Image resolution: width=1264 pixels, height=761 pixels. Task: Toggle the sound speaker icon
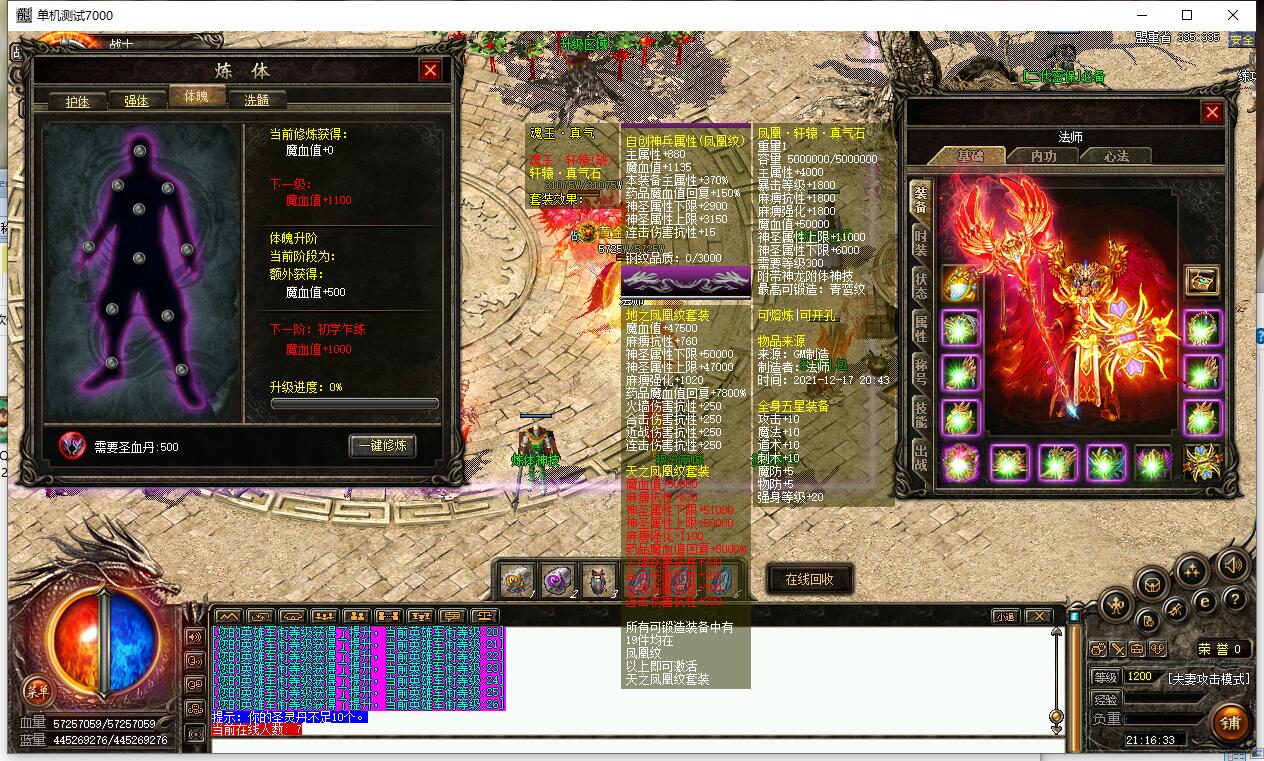pyautogui.click(x=1232, y=565)
